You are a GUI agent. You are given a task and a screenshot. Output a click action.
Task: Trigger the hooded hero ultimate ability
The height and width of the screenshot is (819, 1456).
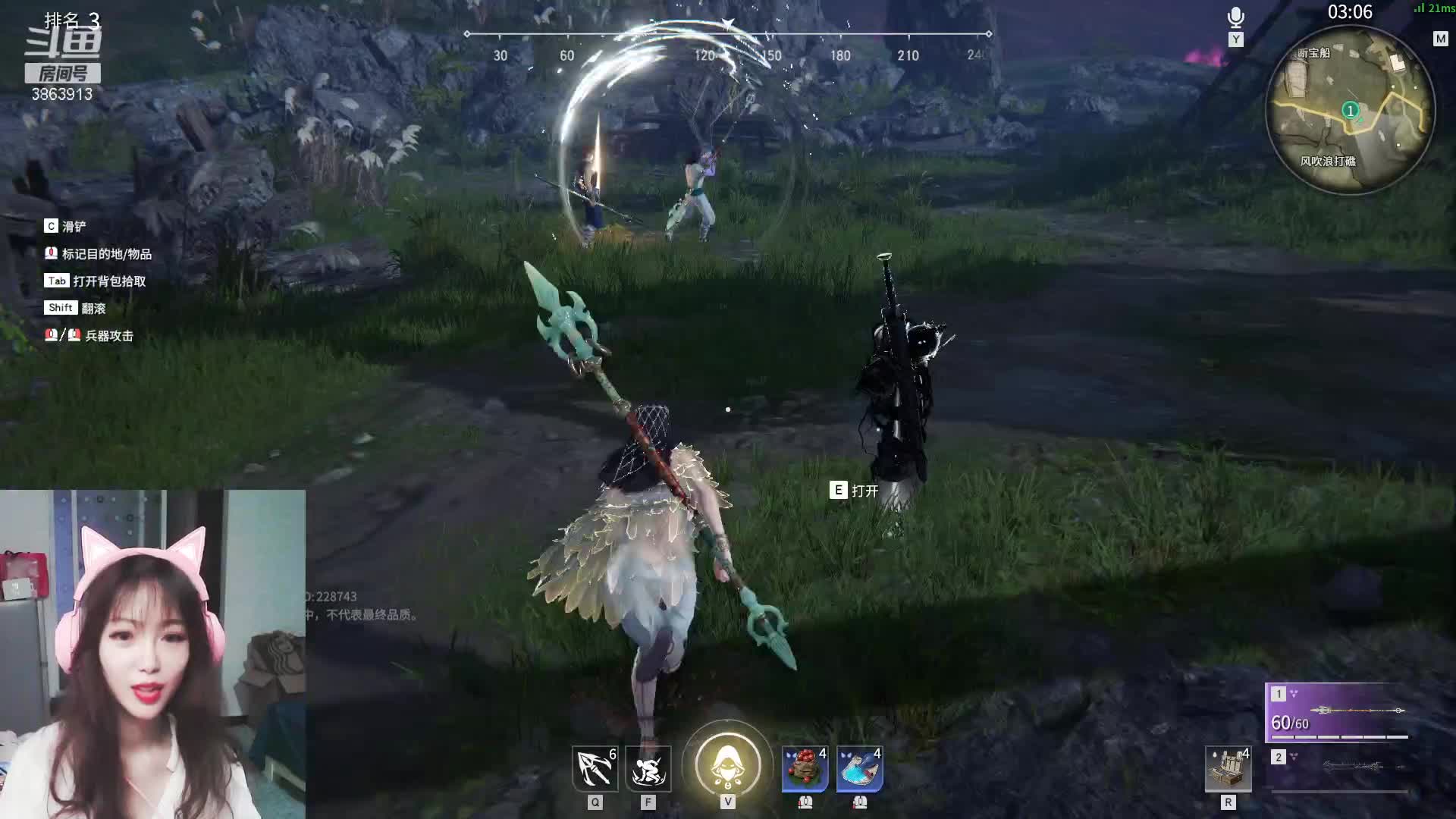727,764
